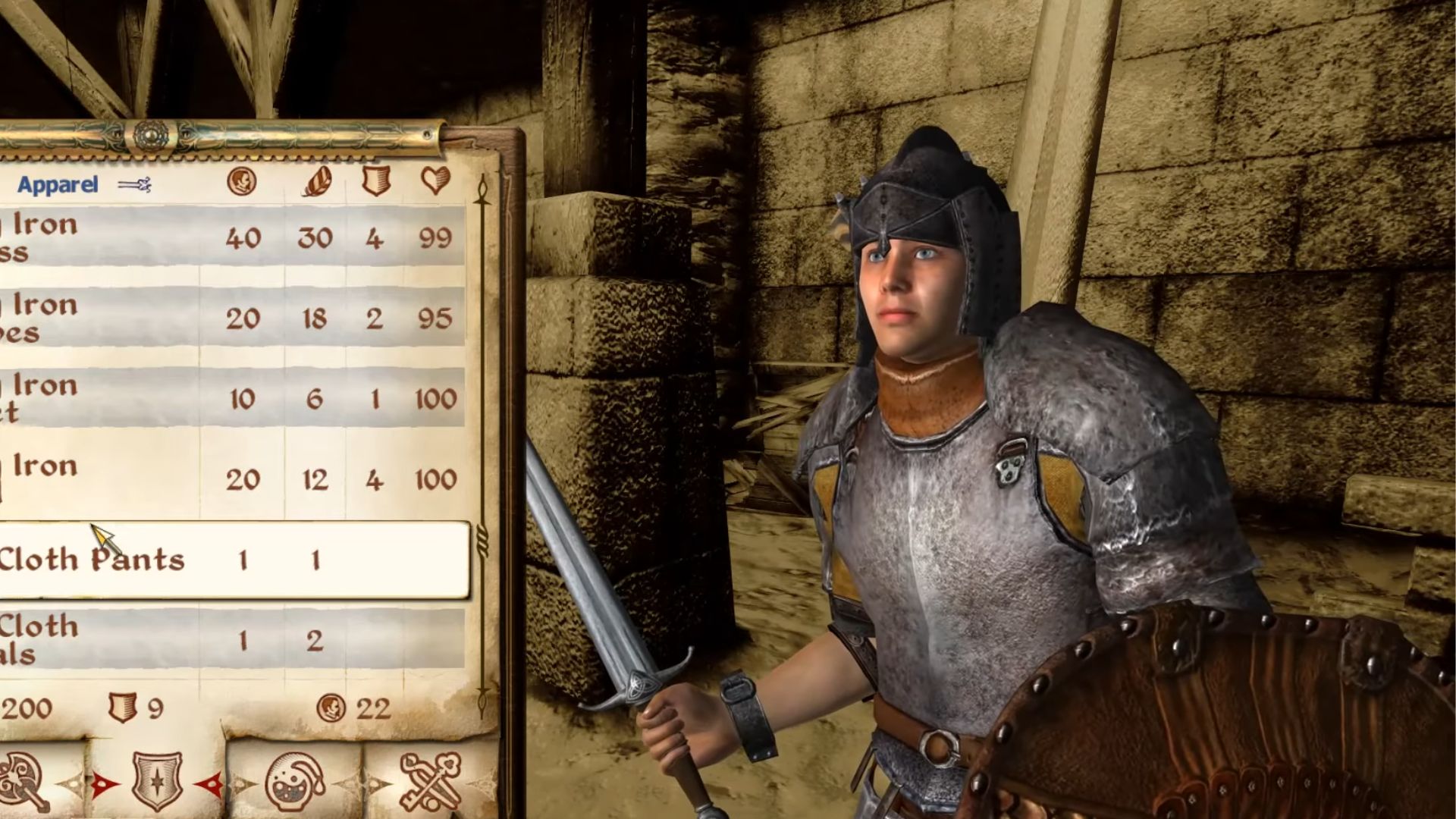
Task: Sort items by shield armor rating column
Action: click(375, 181)
